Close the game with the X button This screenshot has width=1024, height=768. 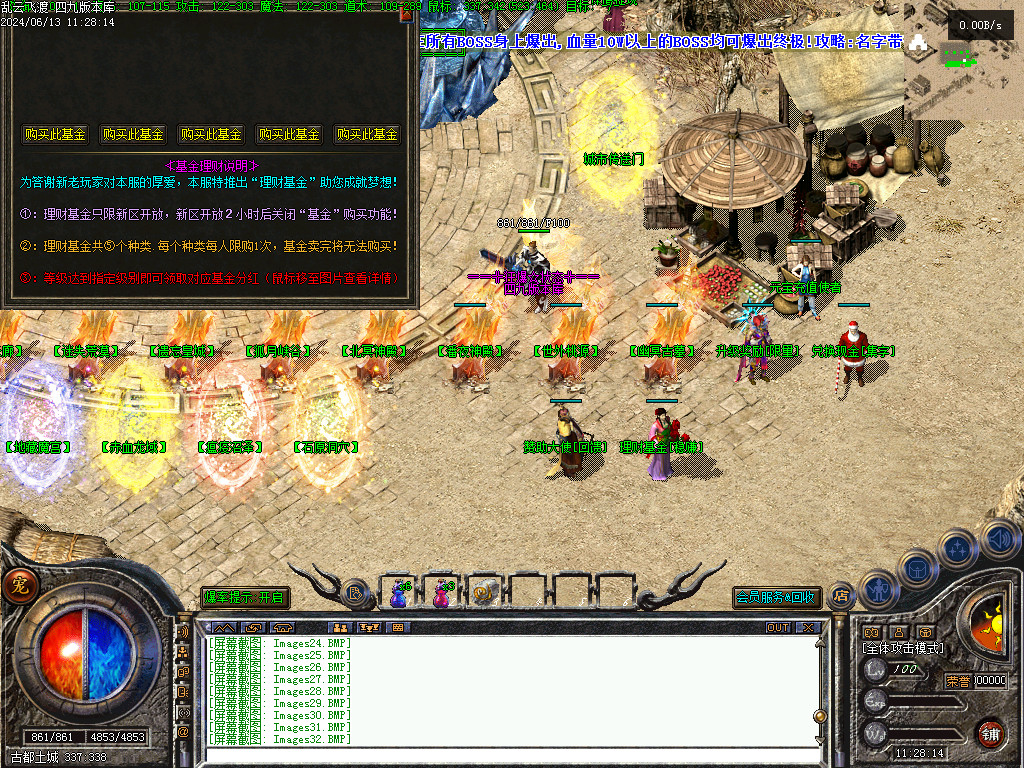click(x=806, y=627)
